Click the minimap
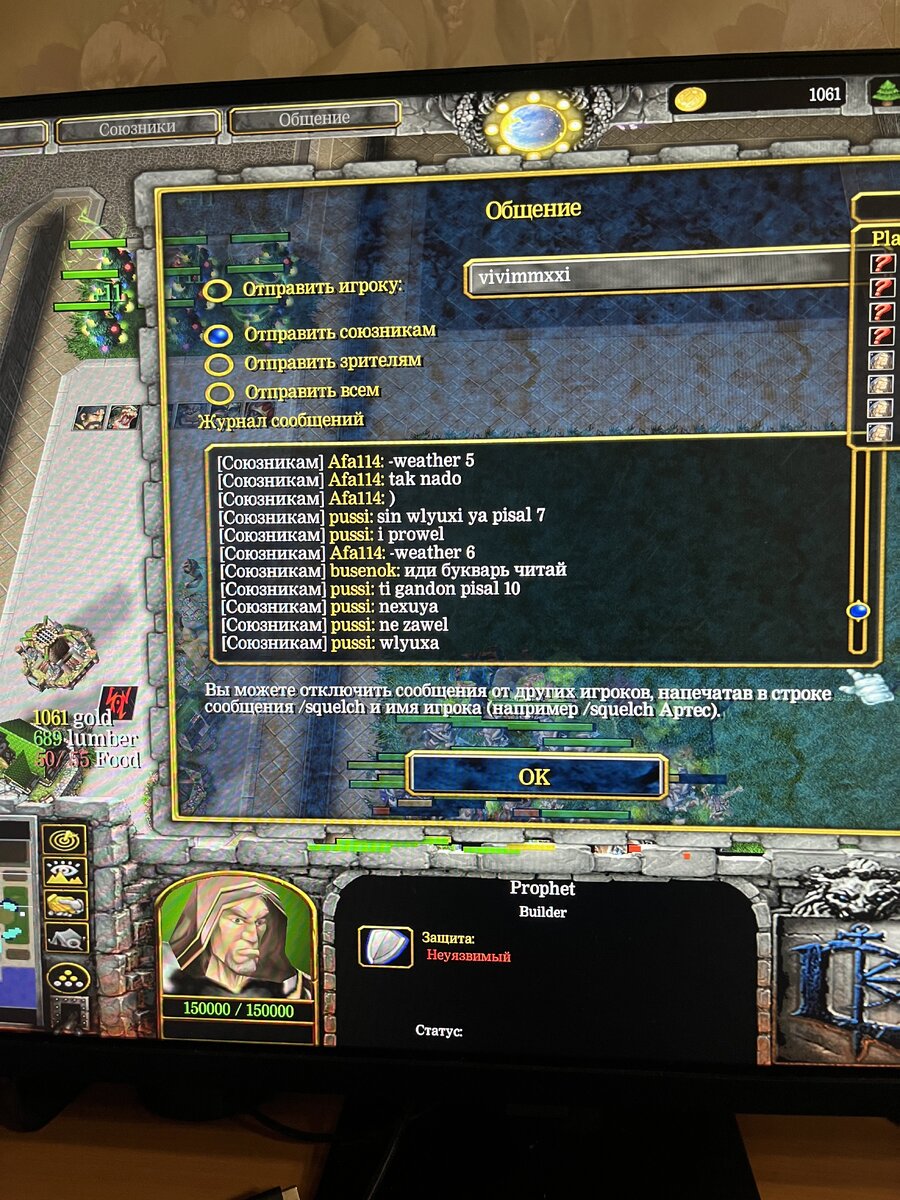Screen dimensions: 900x1200 (17, 920)
